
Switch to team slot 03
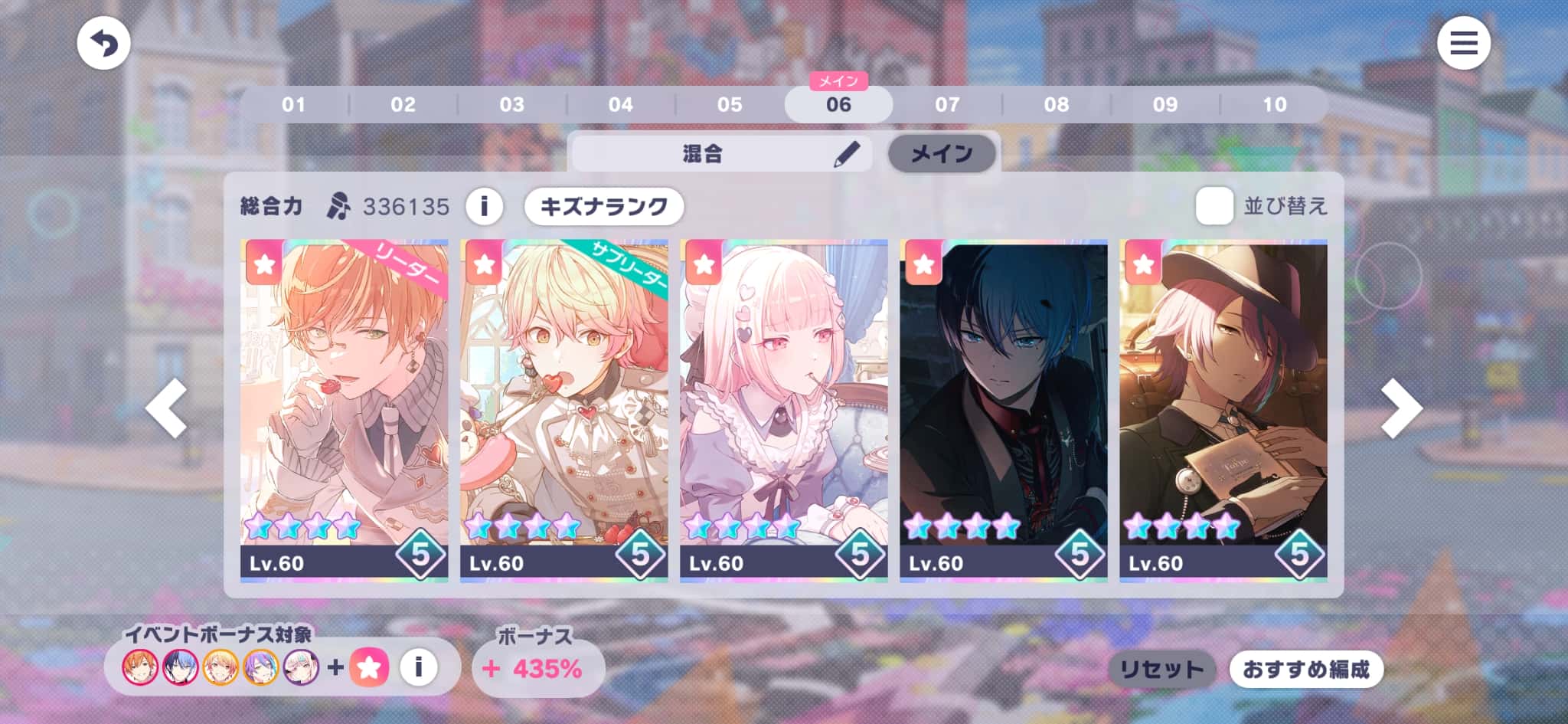click(511, 104)
